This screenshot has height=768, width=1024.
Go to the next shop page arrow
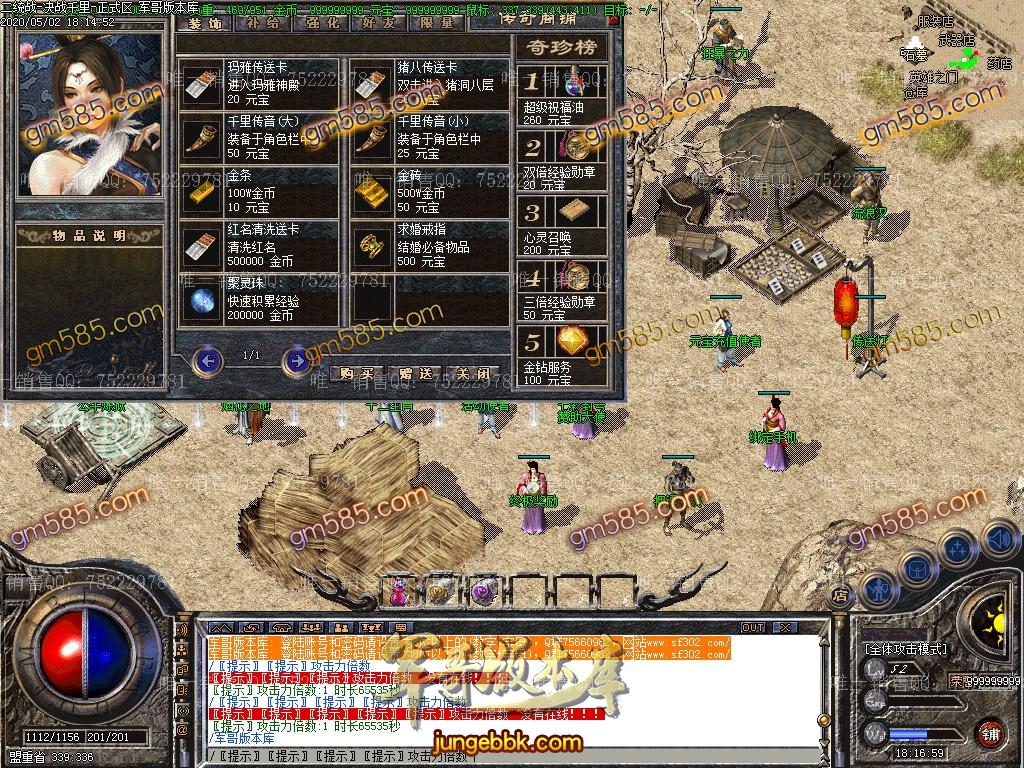[296, 360]
